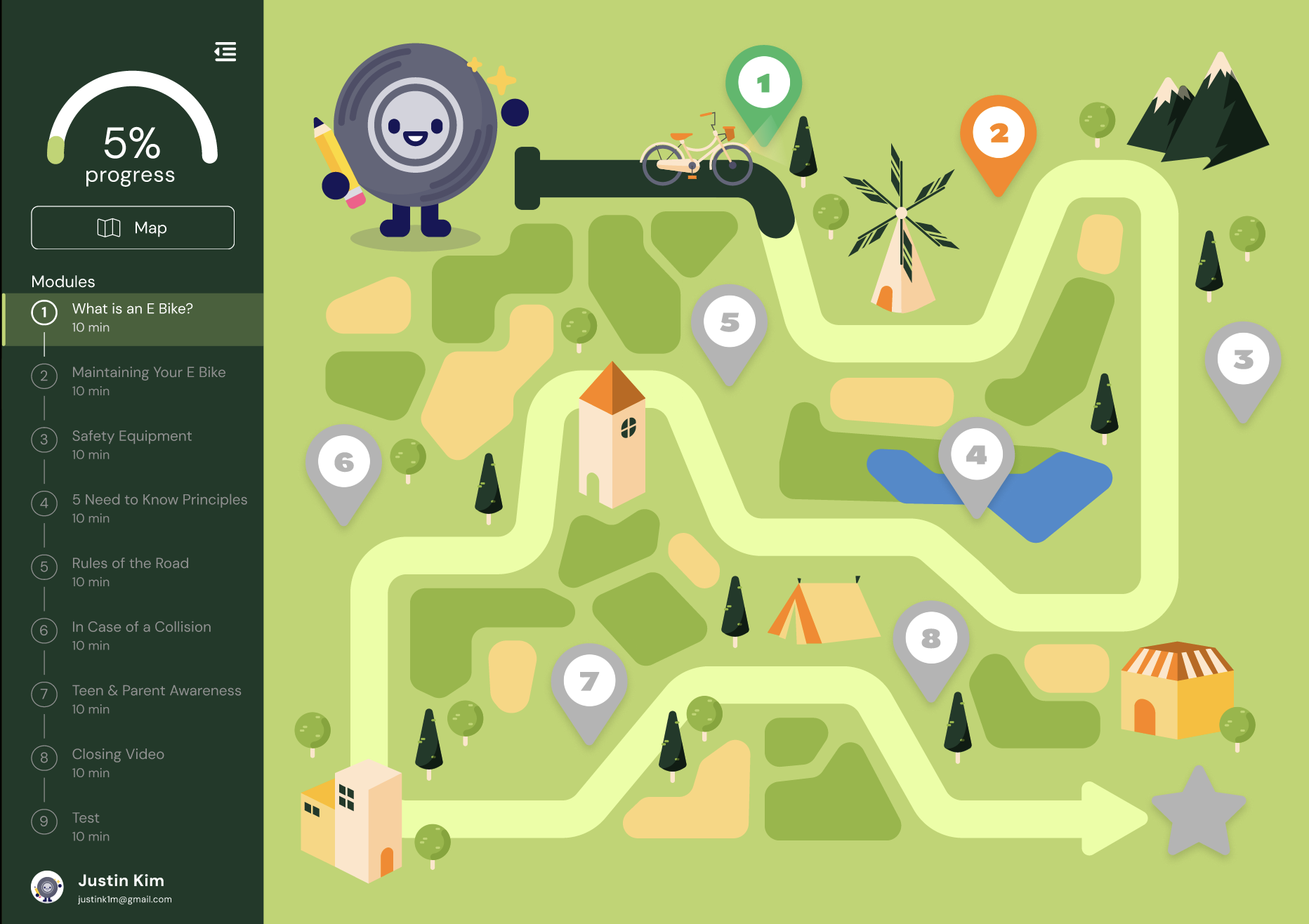Select marker 4 over the blue lake
Image resolution: width=1309 pixels, height=924 pixels.
click(977, 456)
